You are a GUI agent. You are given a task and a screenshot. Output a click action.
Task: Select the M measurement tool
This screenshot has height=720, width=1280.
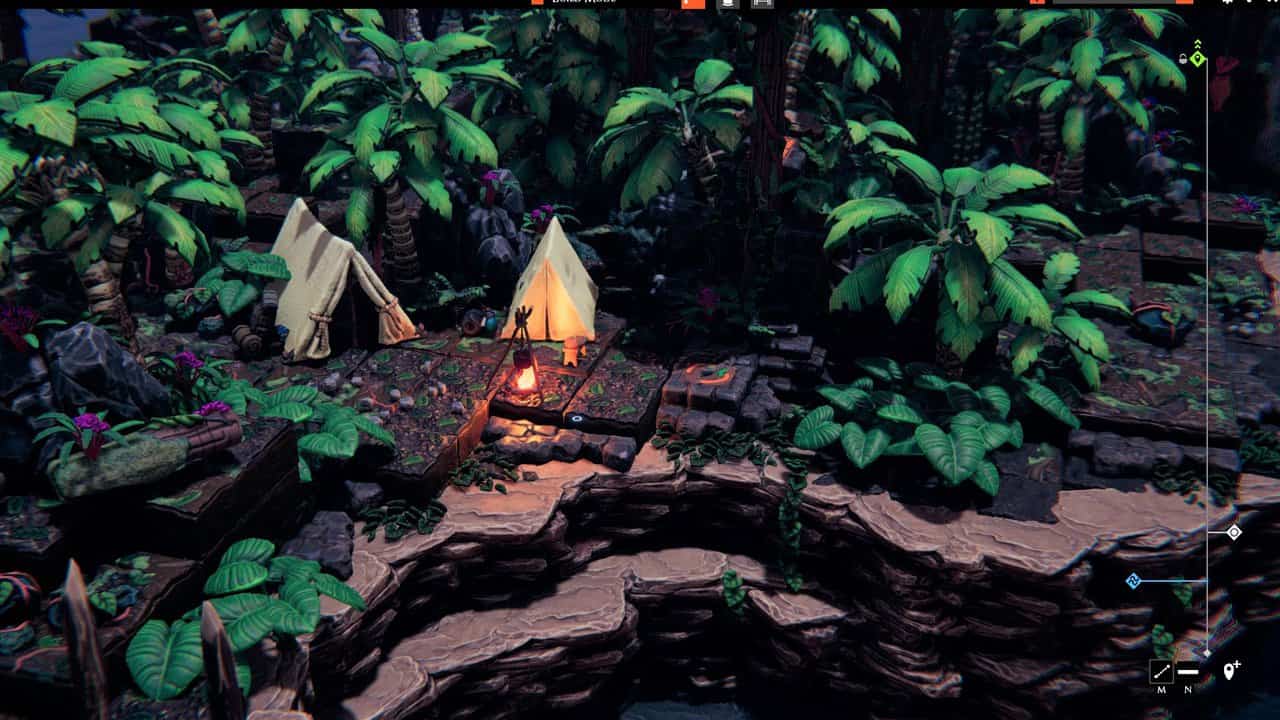[x=1162, y=670]
